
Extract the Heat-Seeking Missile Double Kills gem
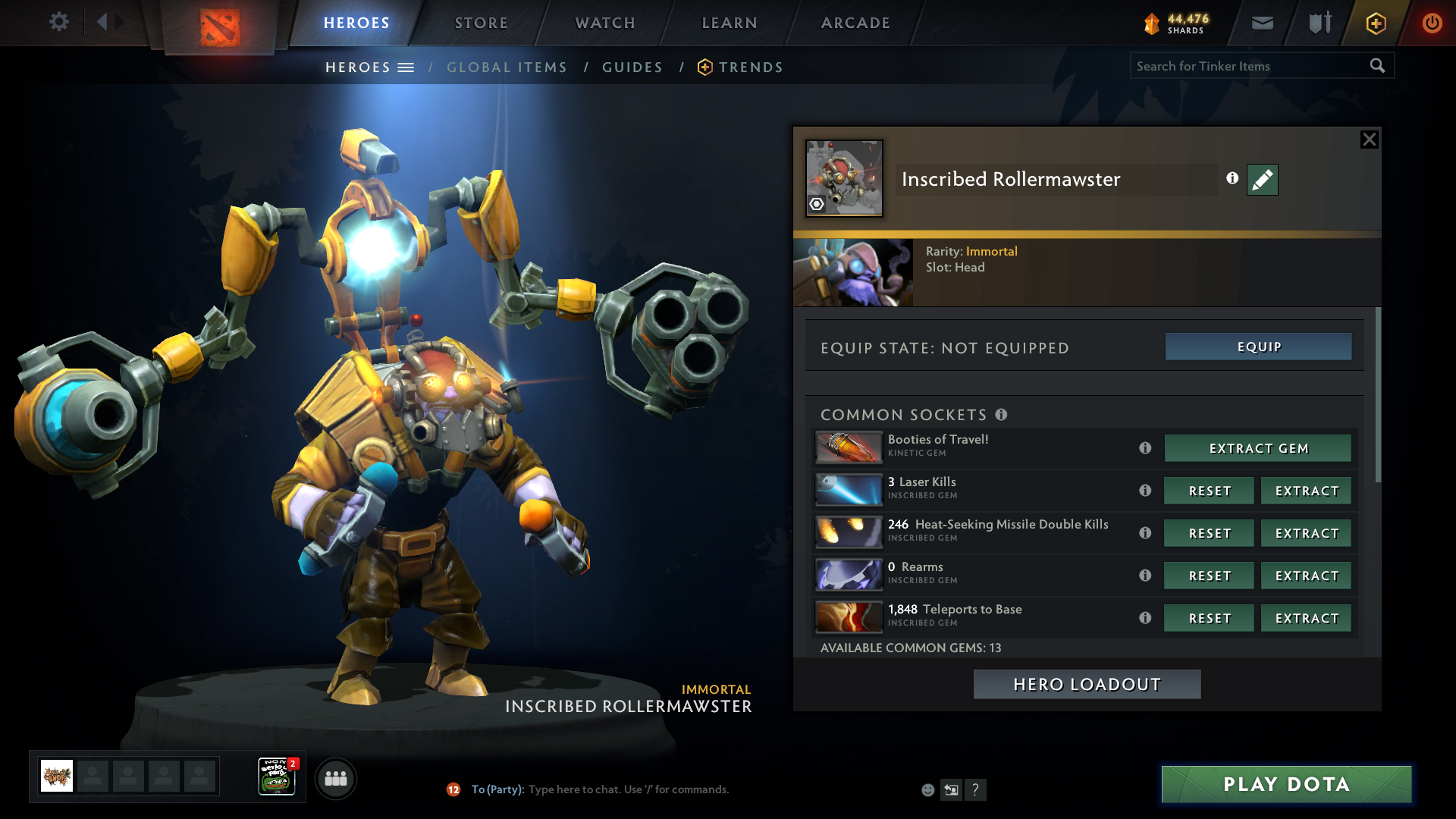[1306, 533]
